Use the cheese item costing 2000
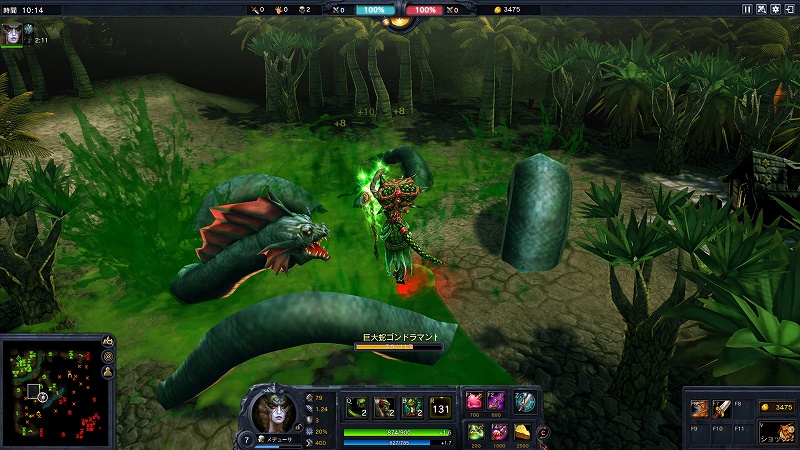The image size is (800, 450). click(521, 432)
